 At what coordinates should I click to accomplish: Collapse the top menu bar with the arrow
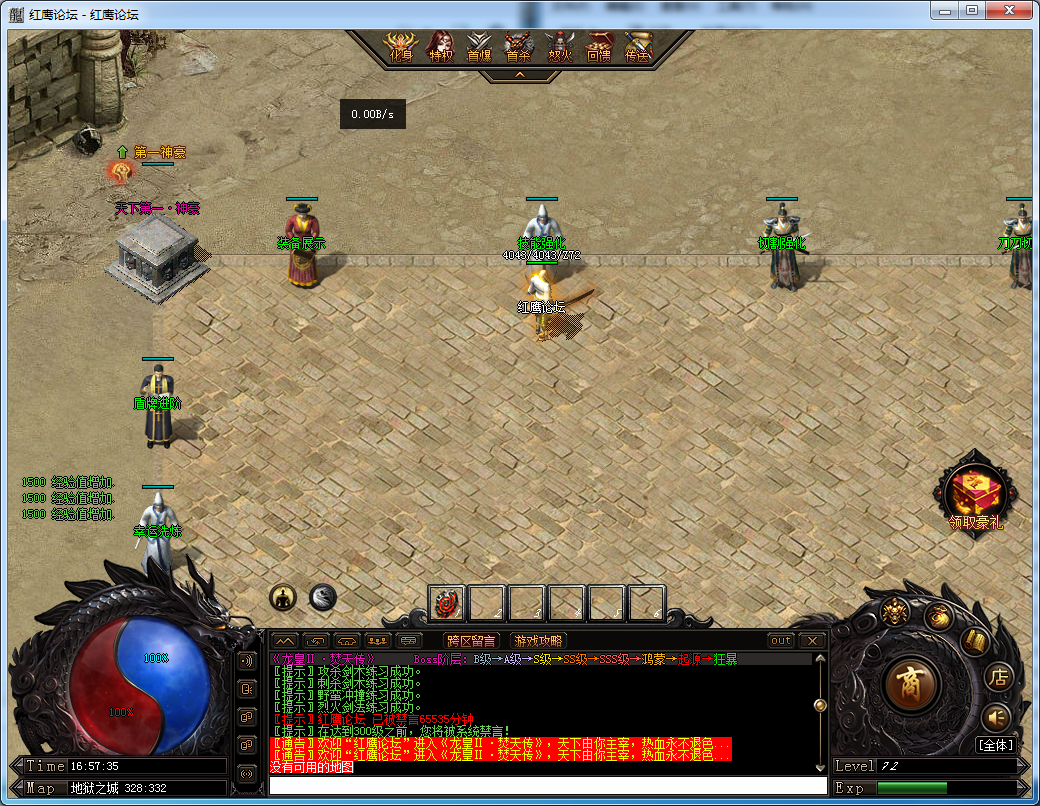(519, 75)
